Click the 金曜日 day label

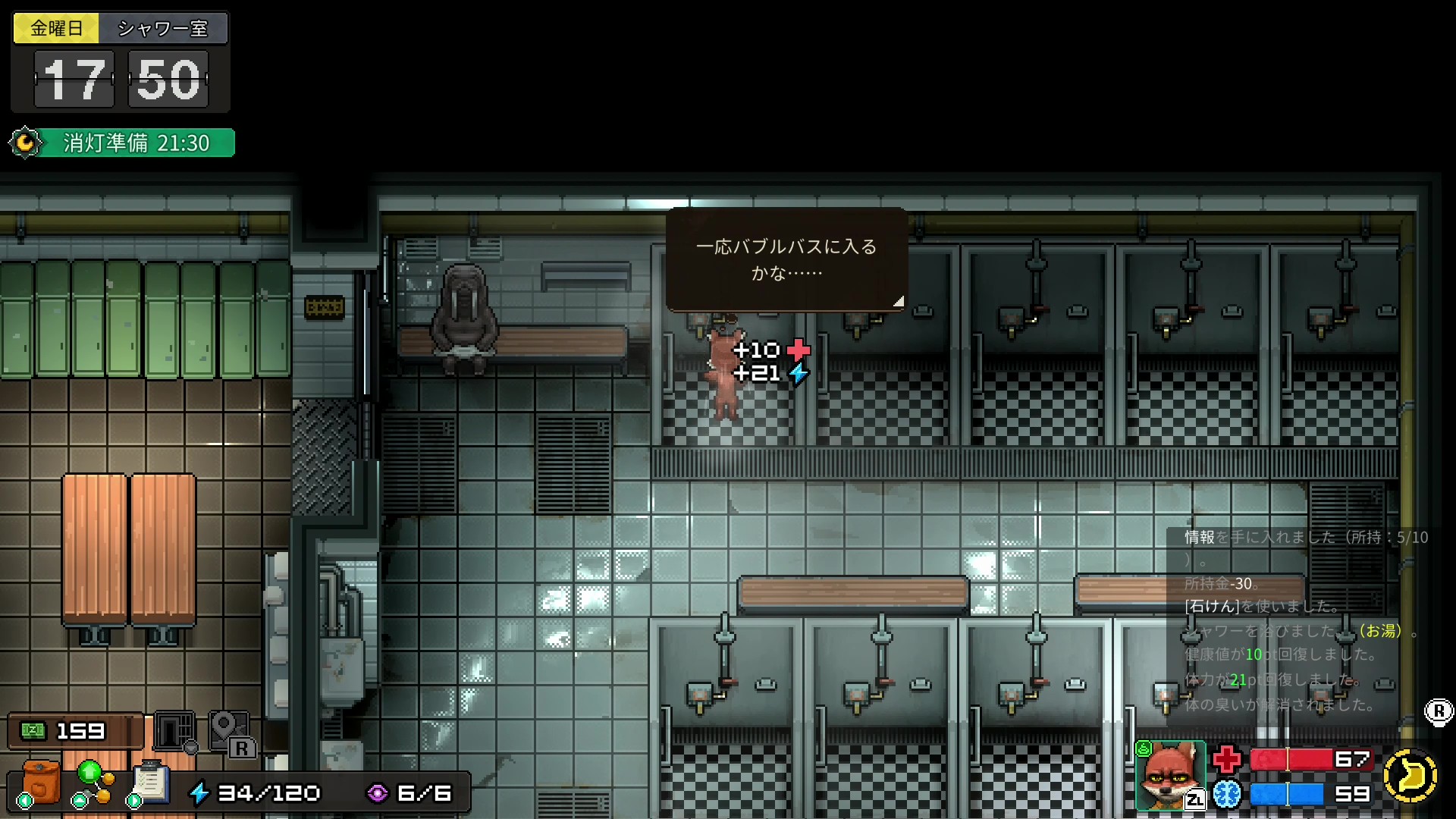pos(56,29)
